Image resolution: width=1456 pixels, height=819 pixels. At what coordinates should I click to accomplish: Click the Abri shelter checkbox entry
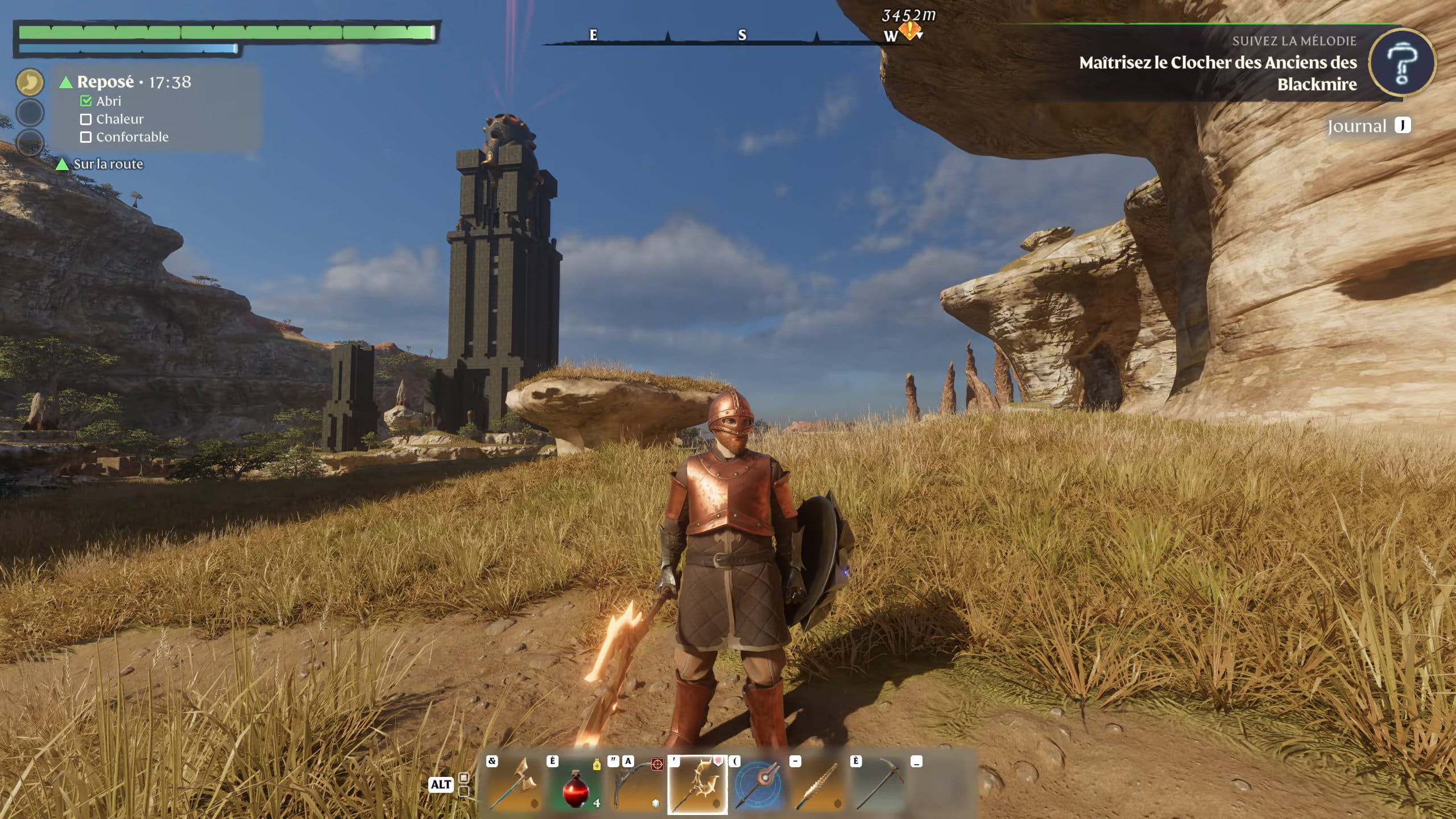[102, 101]
